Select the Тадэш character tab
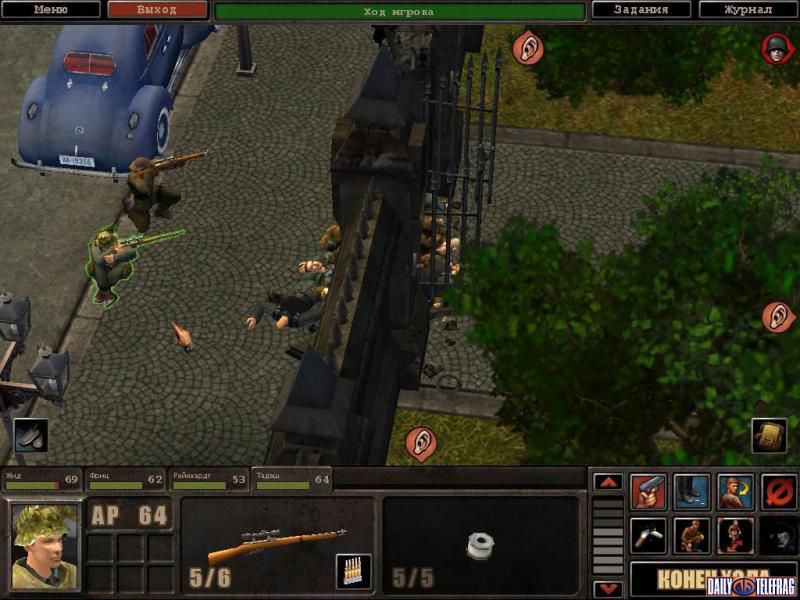This screenshot has height=600, width=800. (x=291, y=480)
